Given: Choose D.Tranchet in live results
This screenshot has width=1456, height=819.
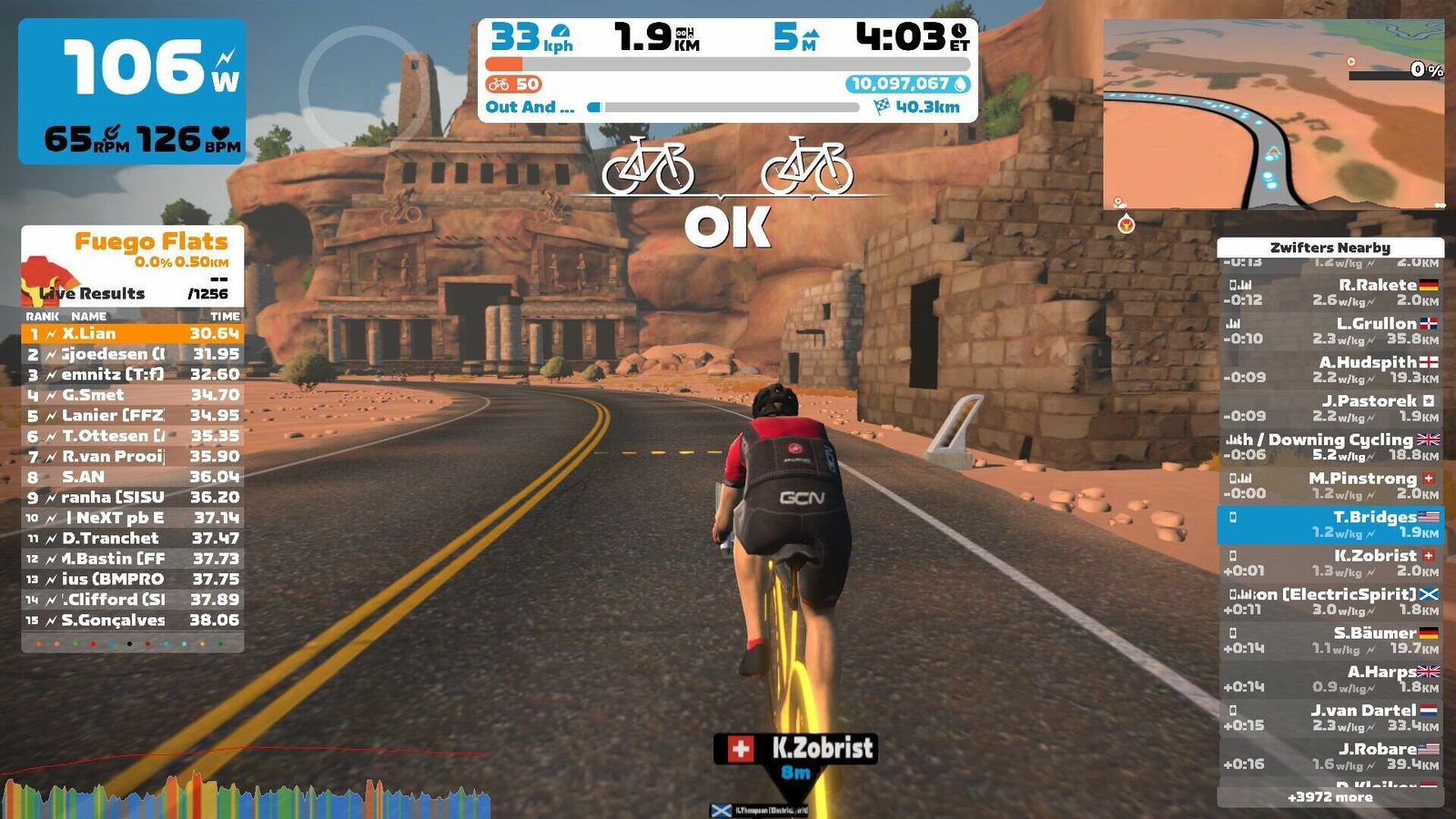Looking at the screenshot, I should (133, 538).
